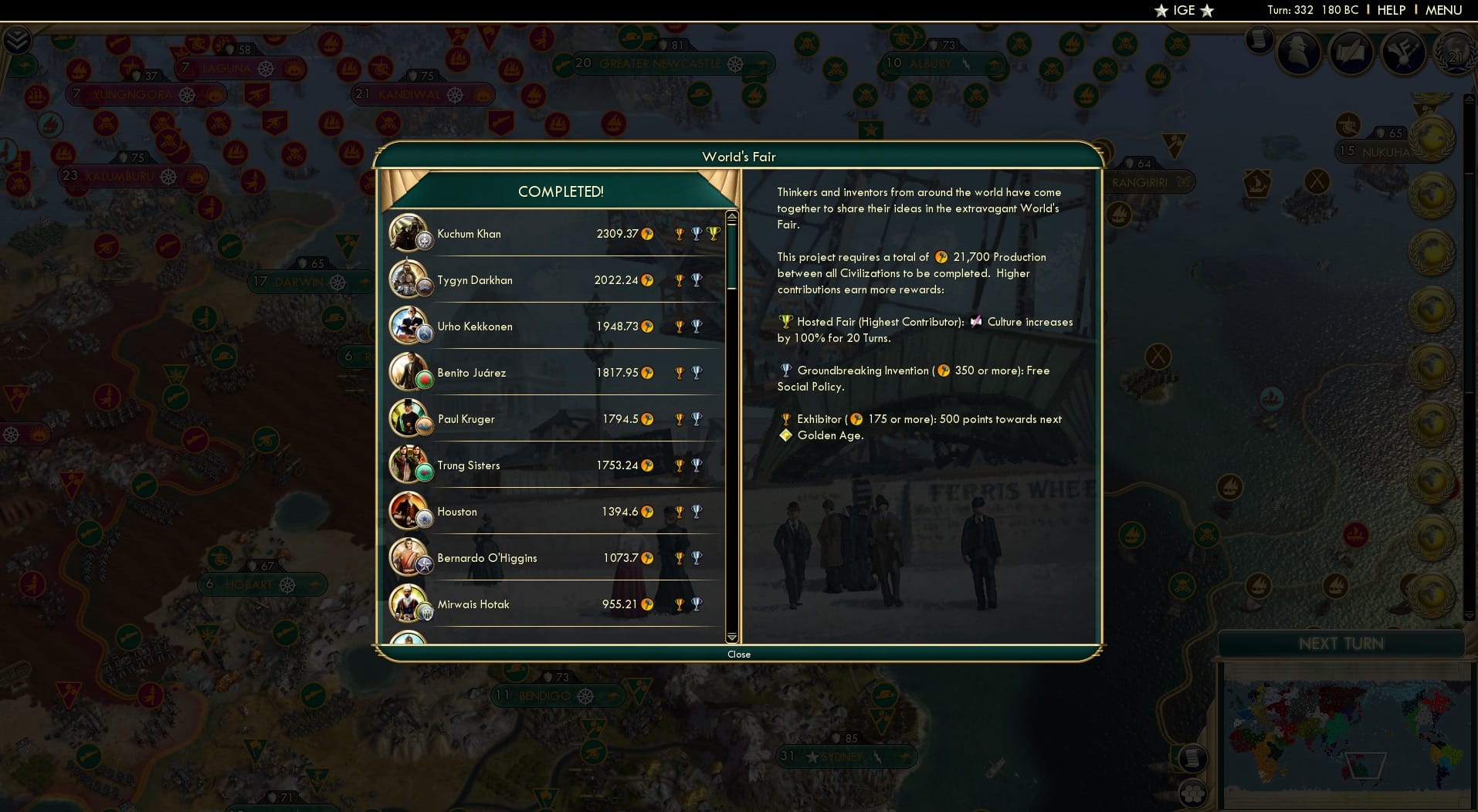Click the silver trophy beside Tygyn Darkhan
Screen dimensions: 1478x812
[697, 279]
